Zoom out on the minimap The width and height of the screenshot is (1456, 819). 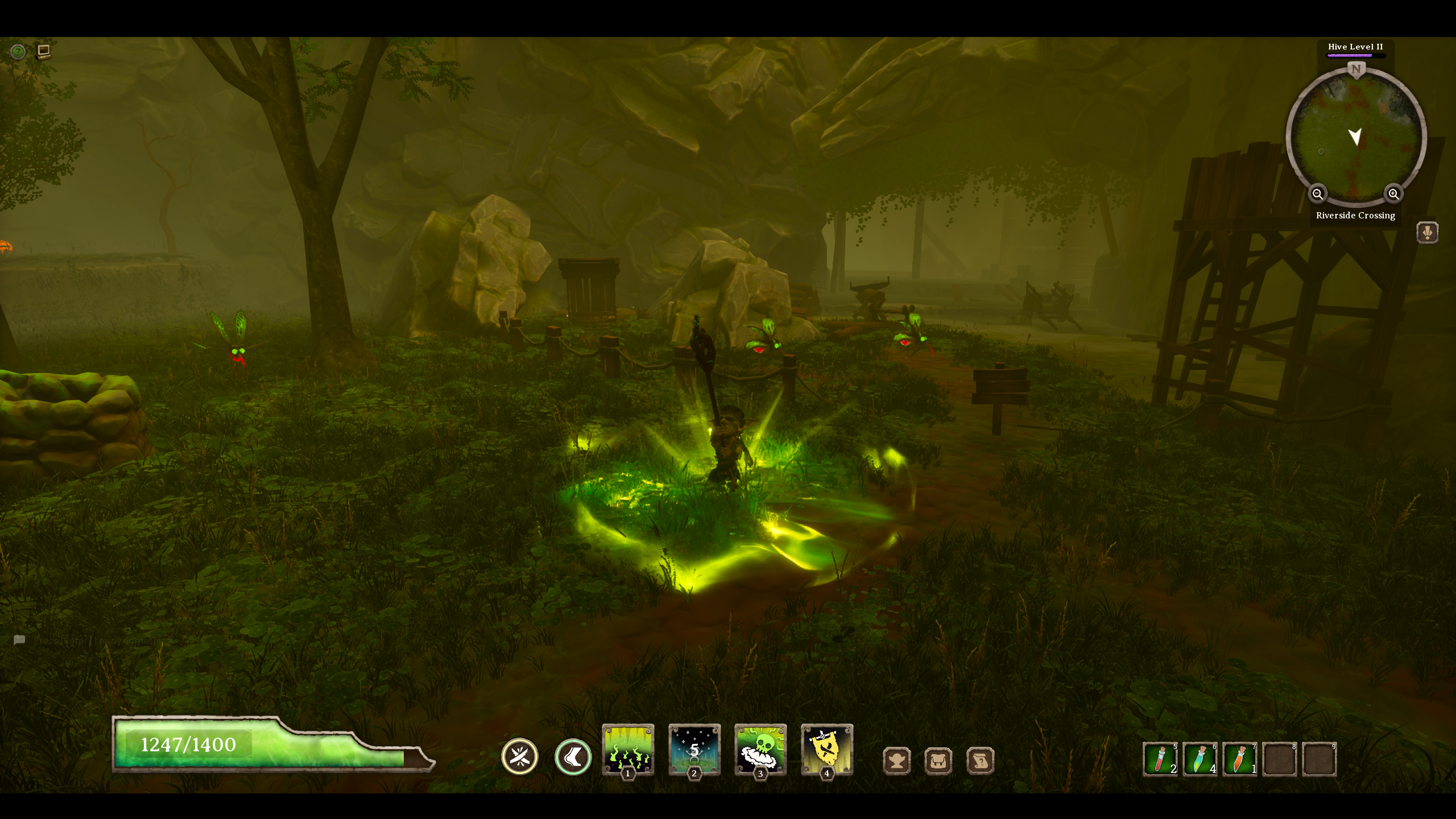[x=1318, y=194]
